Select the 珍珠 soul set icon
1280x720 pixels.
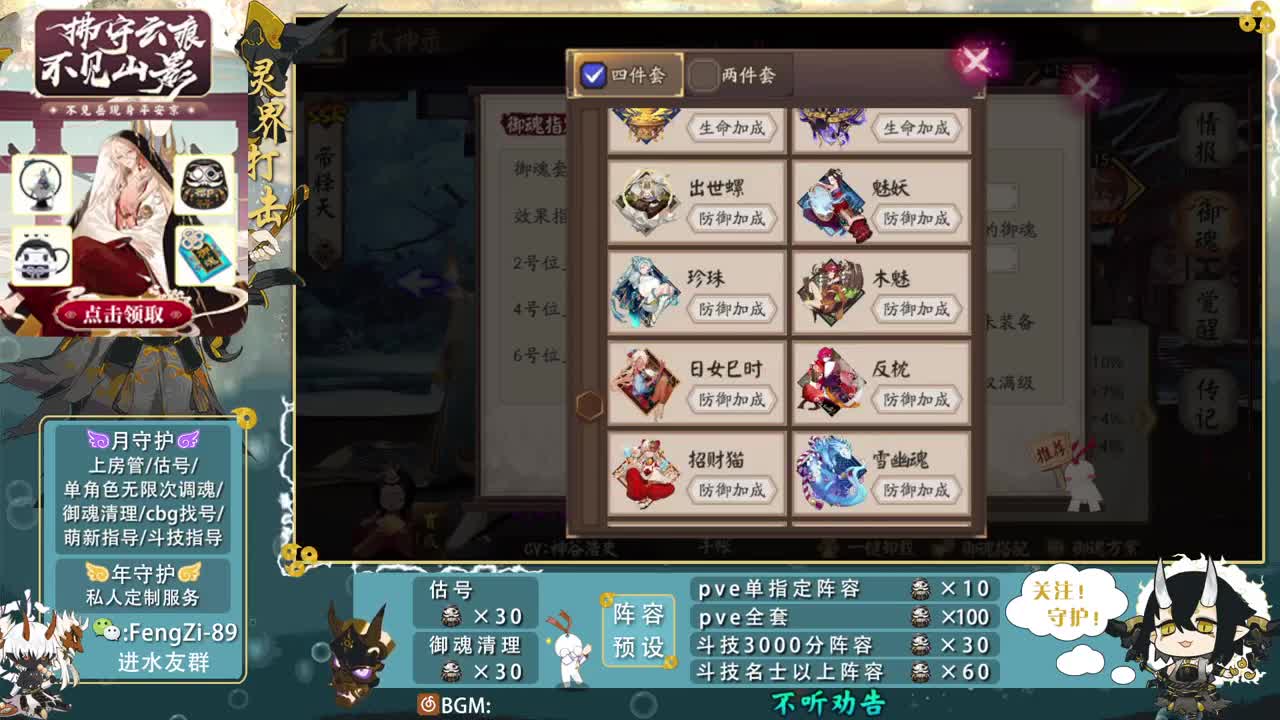coord(648,288)
